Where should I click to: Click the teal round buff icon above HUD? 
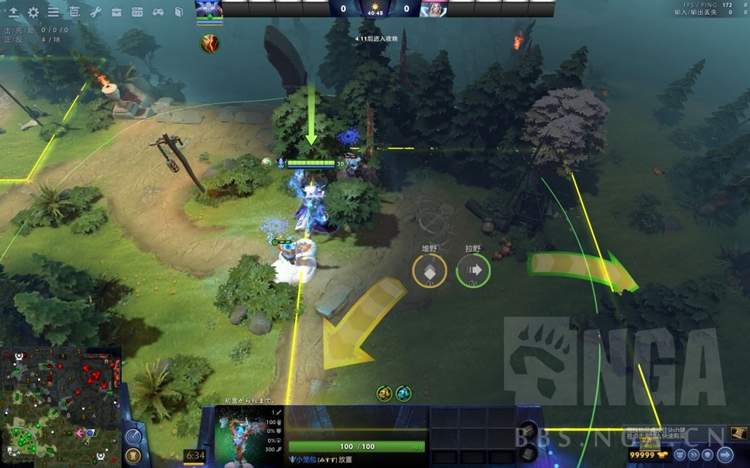[402, 393]
